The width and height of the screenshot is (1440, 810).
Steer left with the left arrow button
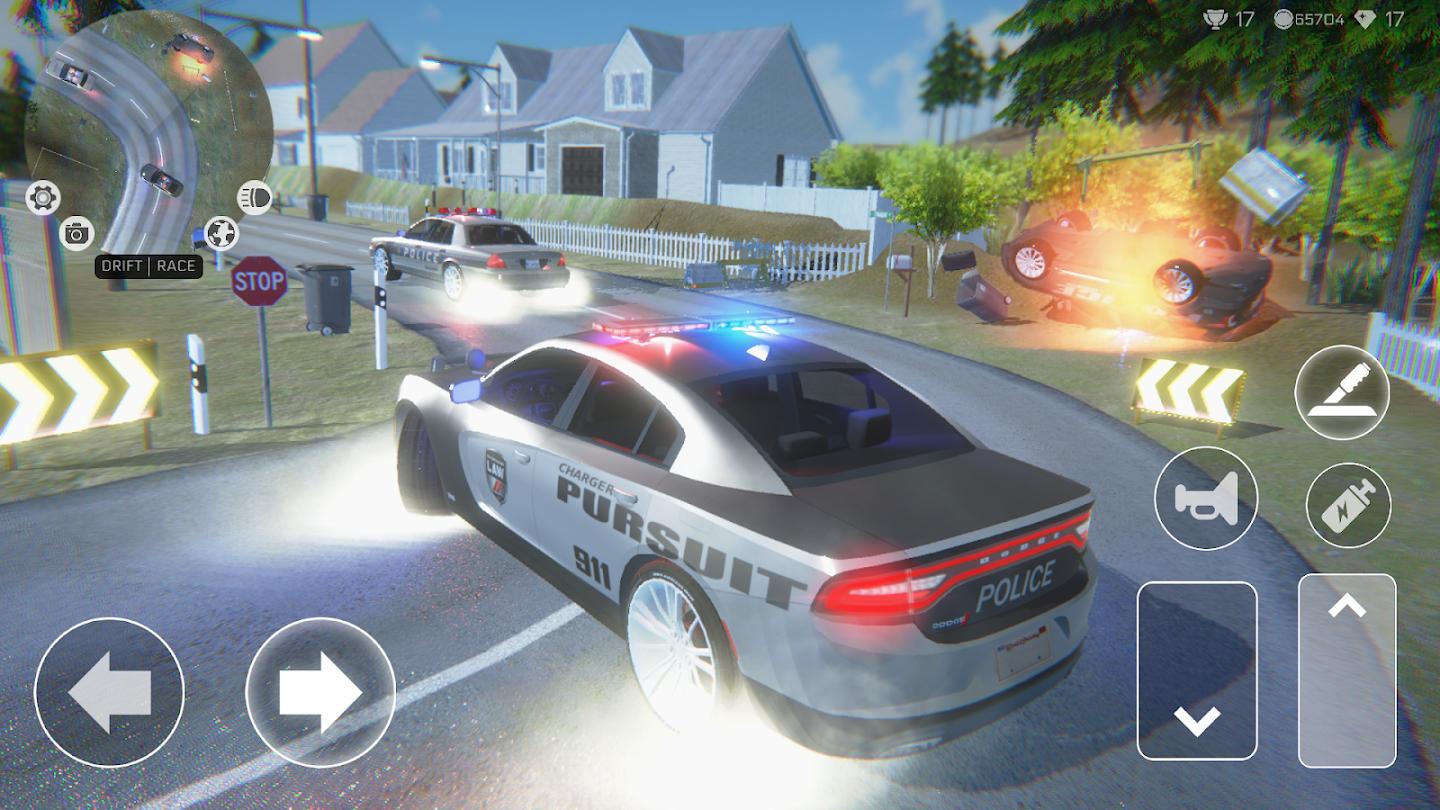pos(109,692)
